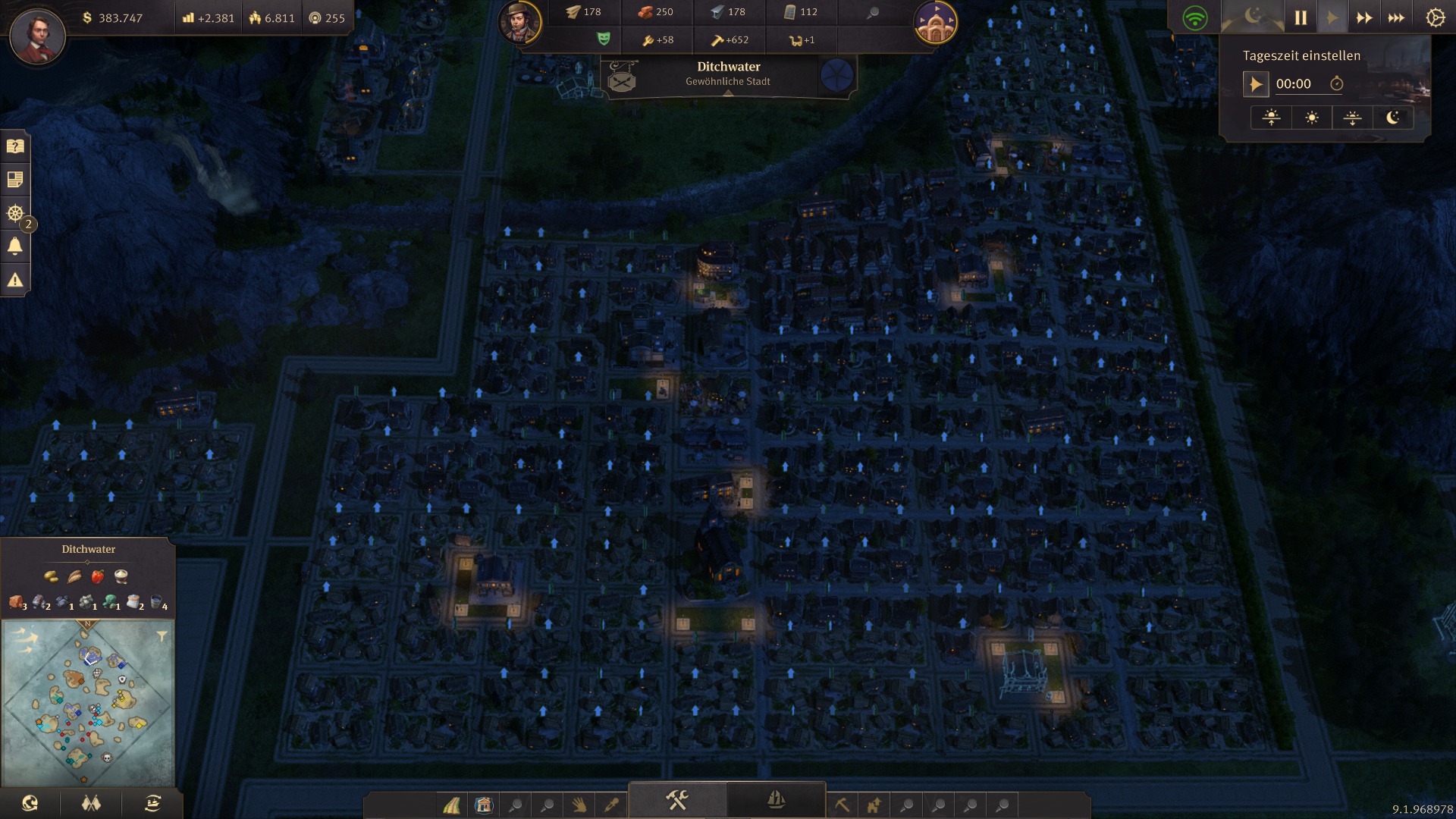Viewport: 1456px width, 819px height.
Task: Set game speed to triple fast-forward
Action: 1395,17
